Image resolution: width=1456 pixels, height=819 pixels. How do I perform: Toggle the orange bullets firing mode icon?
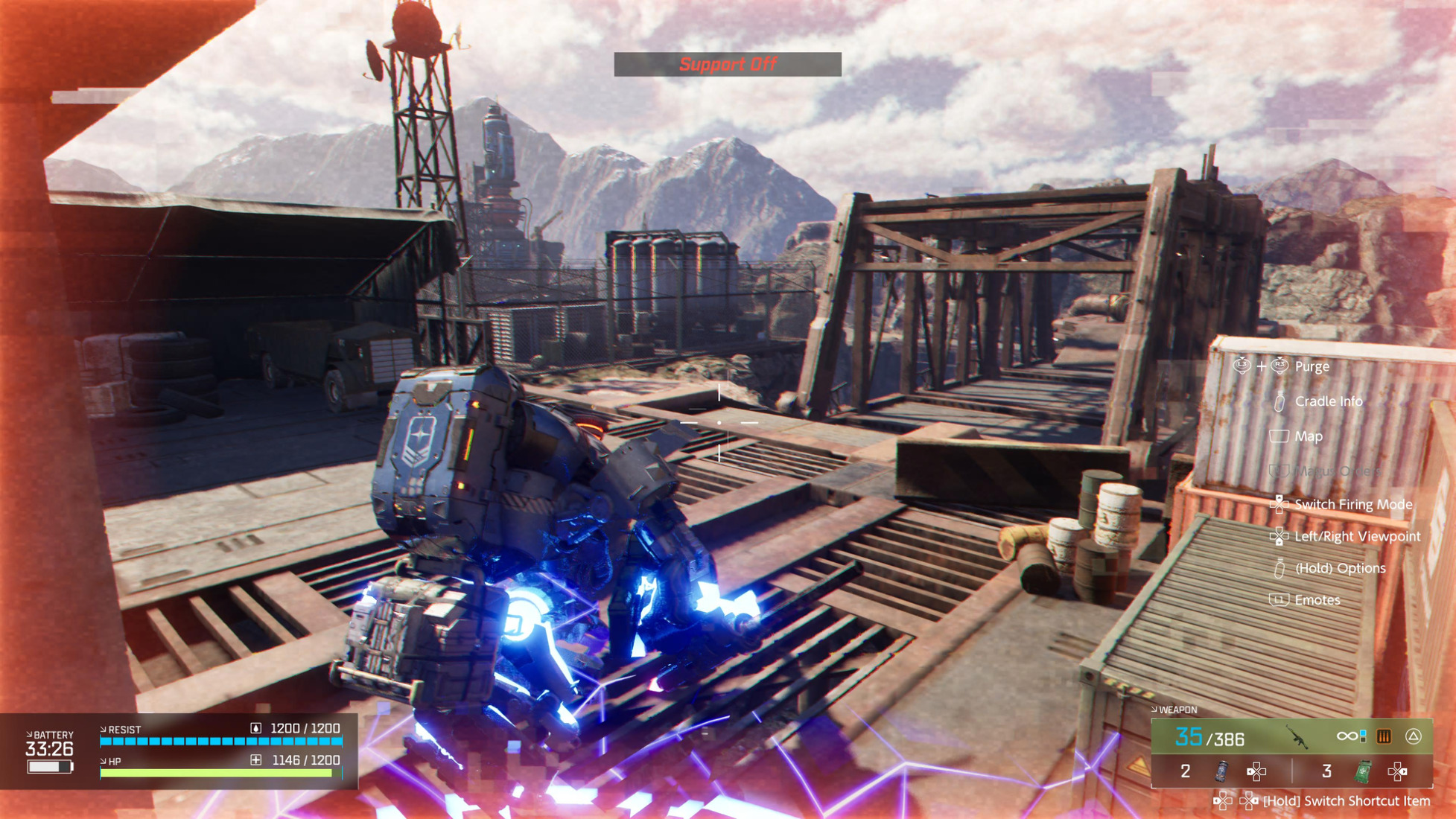[1384, 736]
